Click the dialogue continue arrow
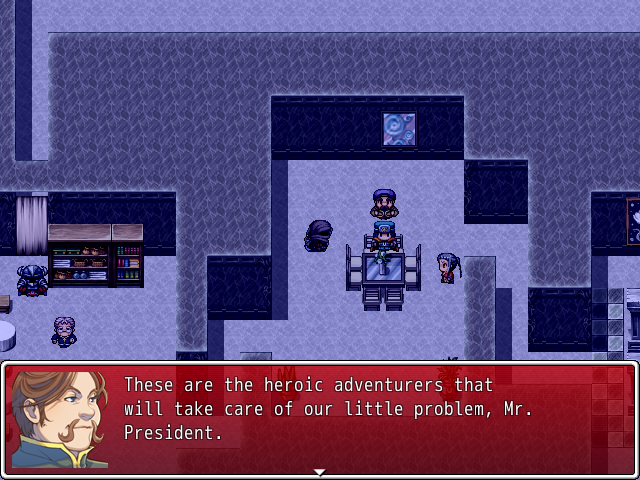This screenshot has height=480, width=640. [319, 471]
